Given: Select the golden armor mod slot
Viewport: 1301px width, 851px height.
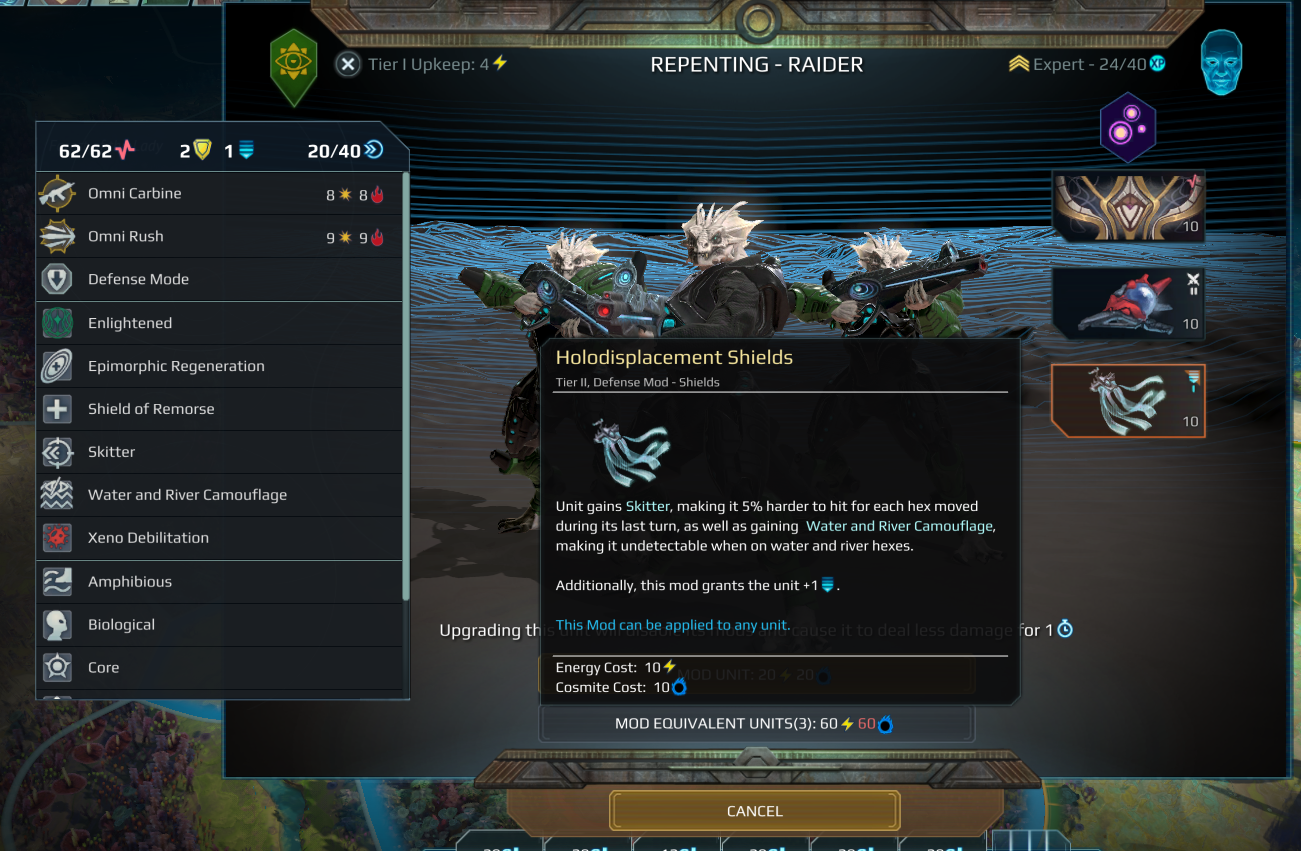Looking at the screenshot, I should click(1128, 207).
